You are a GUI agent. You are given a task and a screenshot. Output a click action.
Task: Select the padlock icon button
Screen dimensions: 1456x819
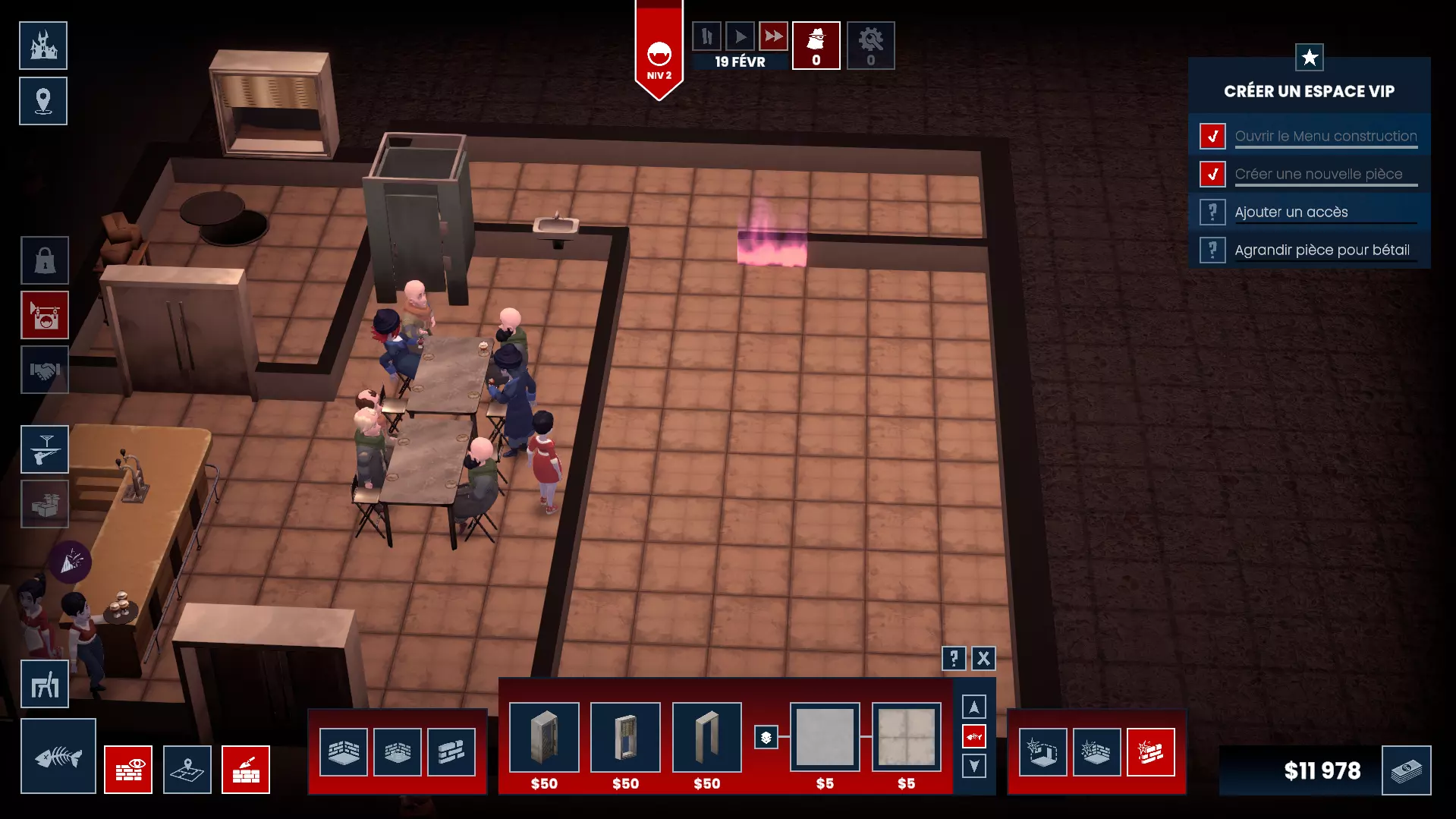click(45, 260)
